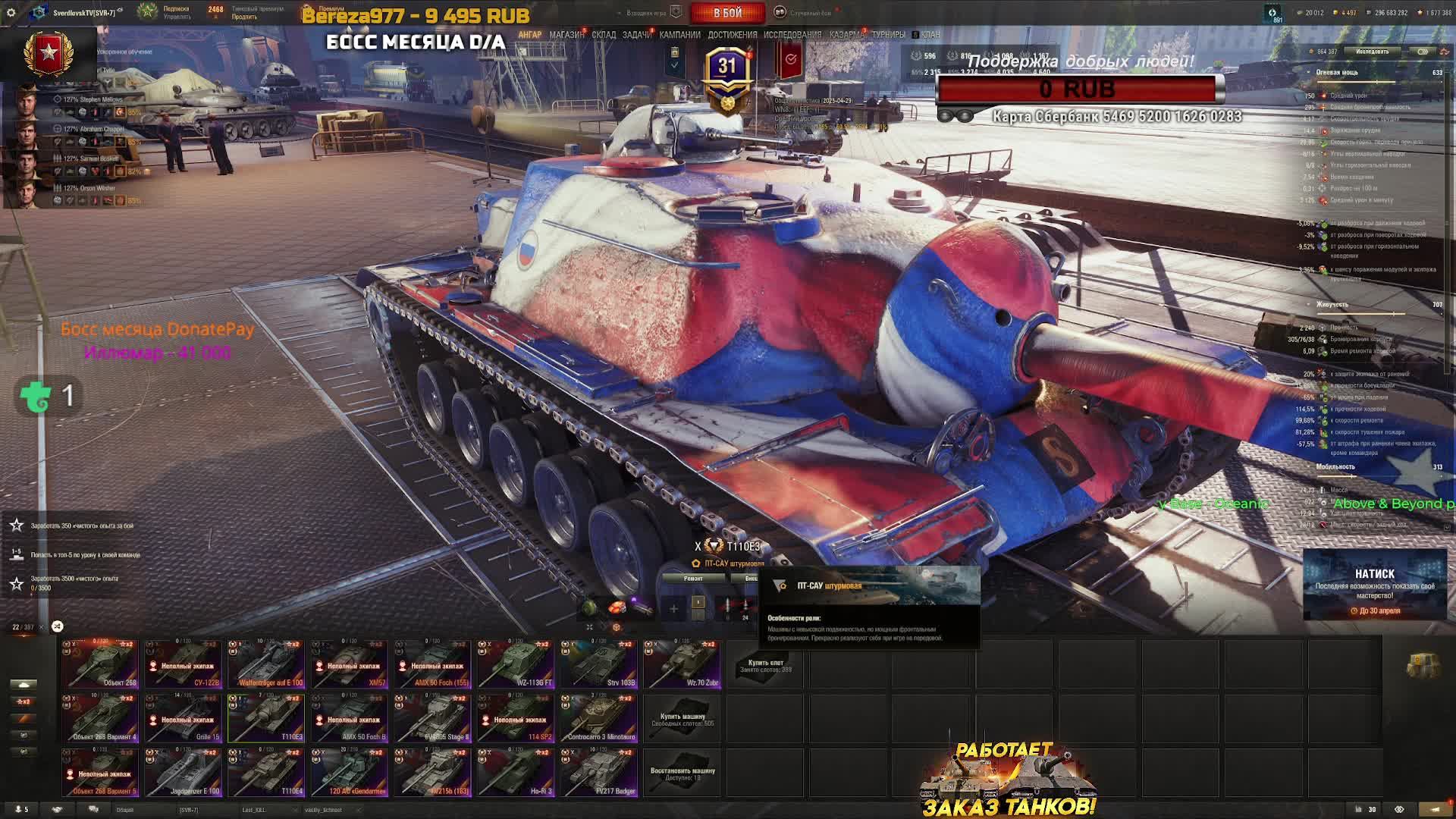Open the КАЗАРМА barracks tab
This screenshot has width=1456, height=819.
(x=846, y=35)
